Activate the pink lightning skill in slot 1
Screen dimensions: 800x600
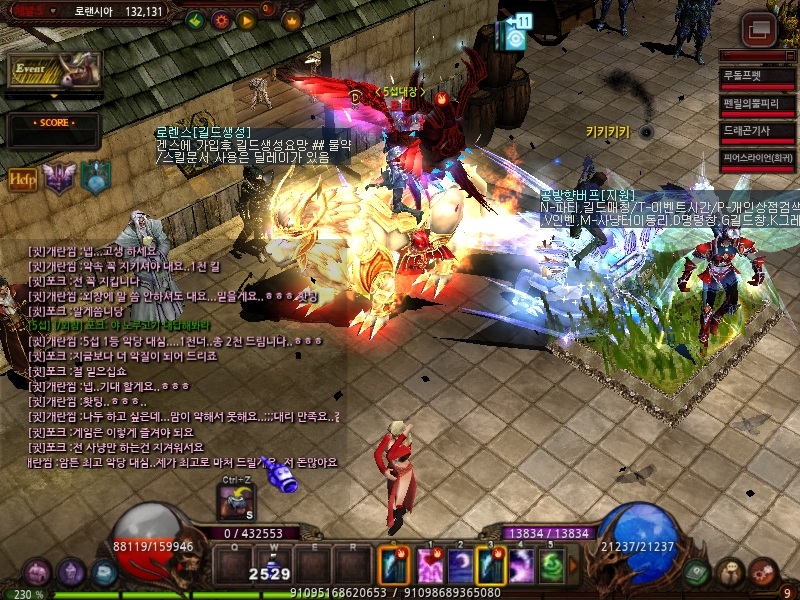coord(429,567)
